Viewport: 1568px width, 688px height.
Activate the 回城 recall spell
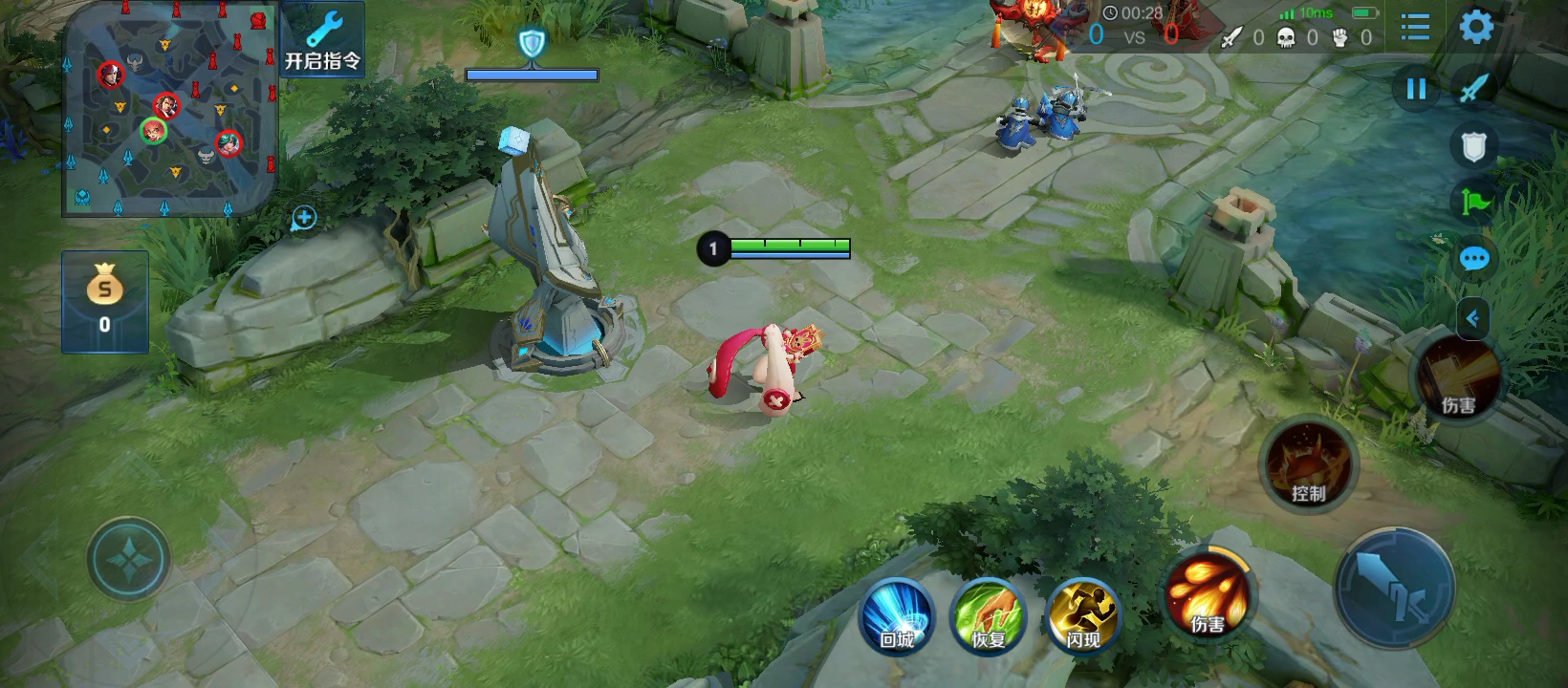[897, 616]
